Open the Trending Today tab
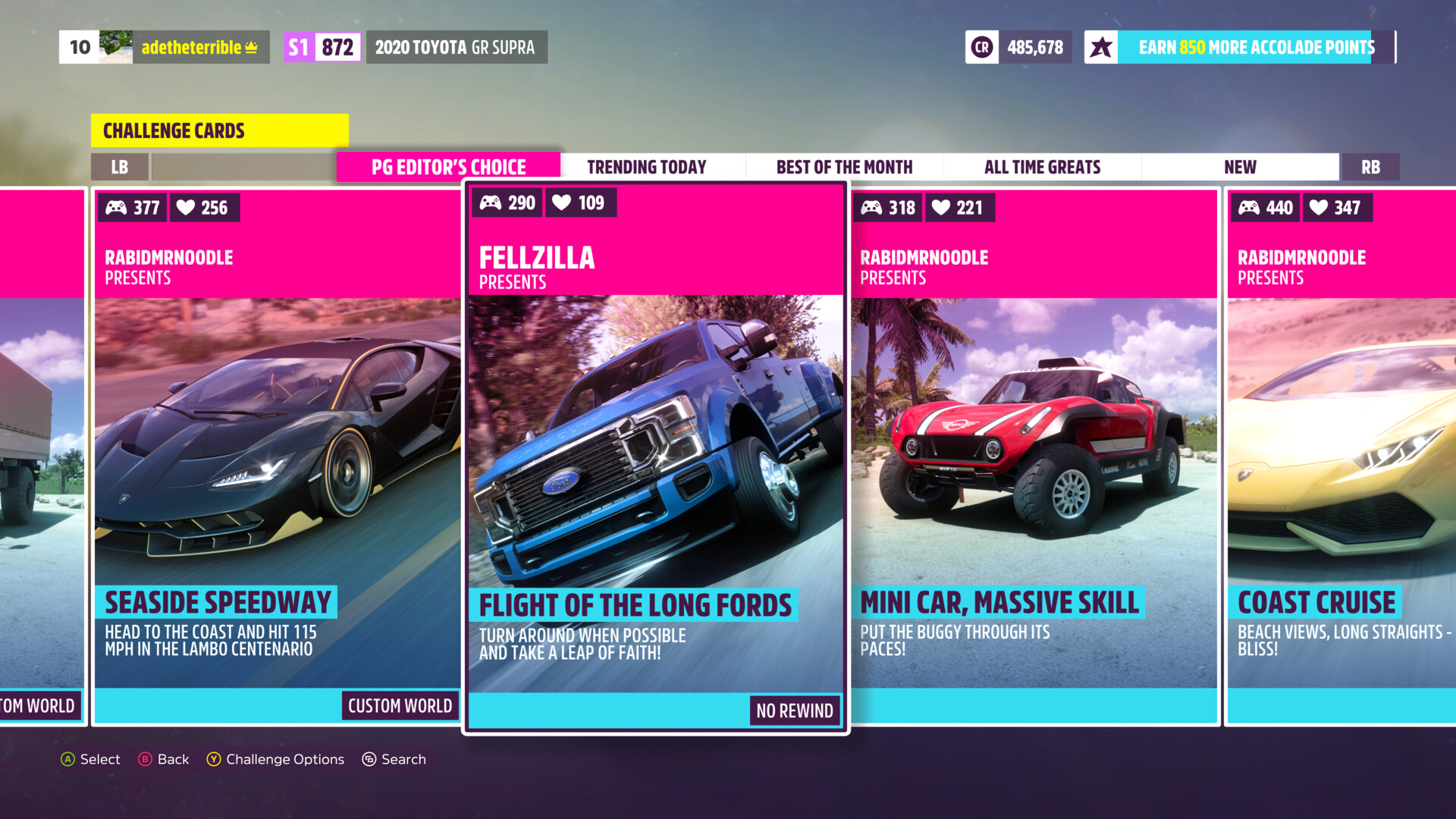 point(646,167)
